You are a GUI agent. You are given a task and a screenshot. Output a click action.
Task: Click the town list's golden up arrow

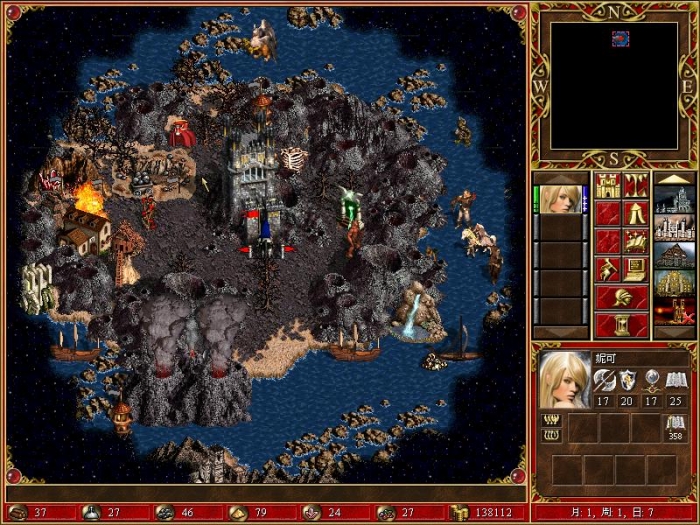click(673, 178)
